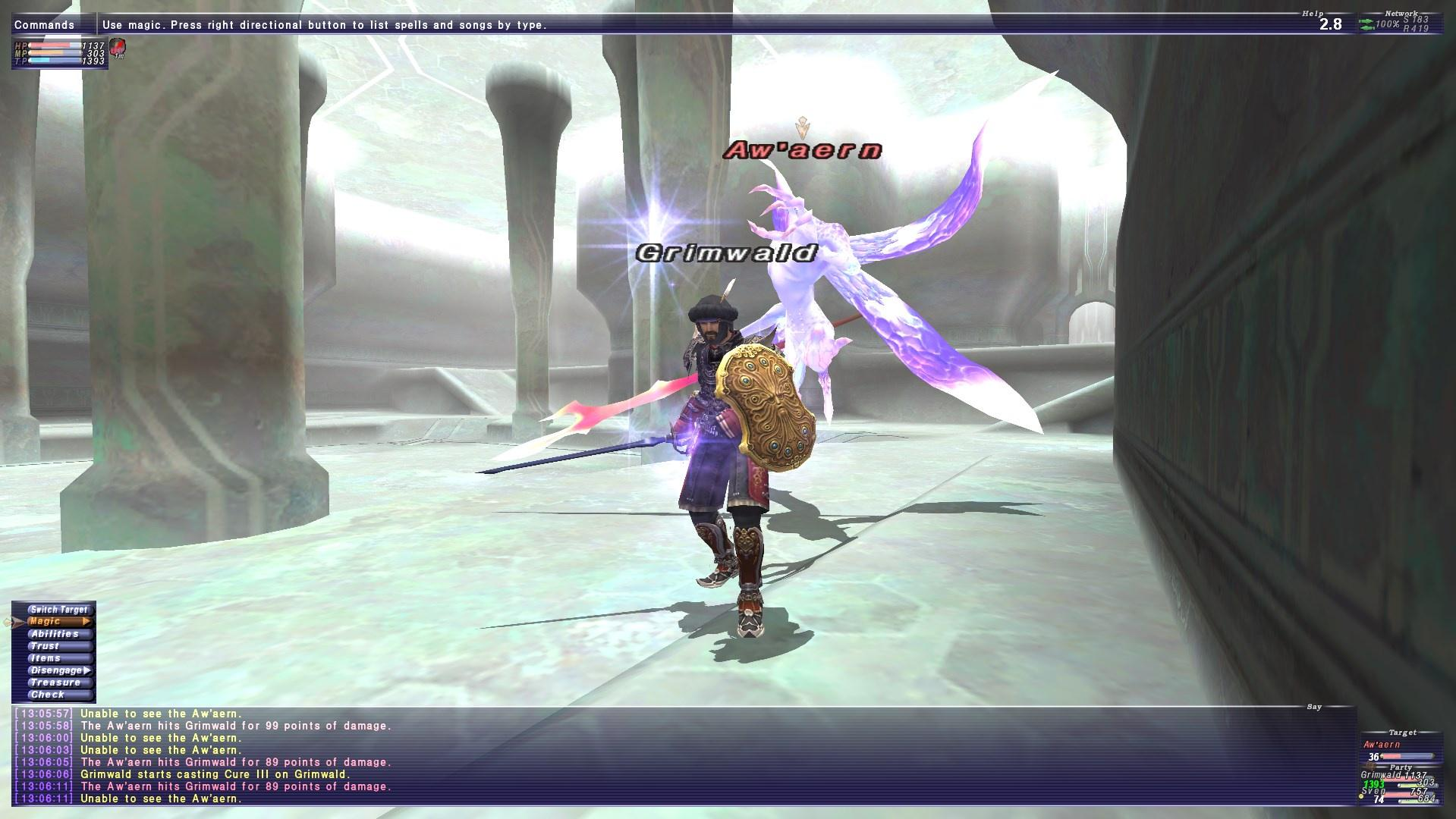Click the 100% Network status indicator
Screen dimensions: 1456x819
point(1388,25)
